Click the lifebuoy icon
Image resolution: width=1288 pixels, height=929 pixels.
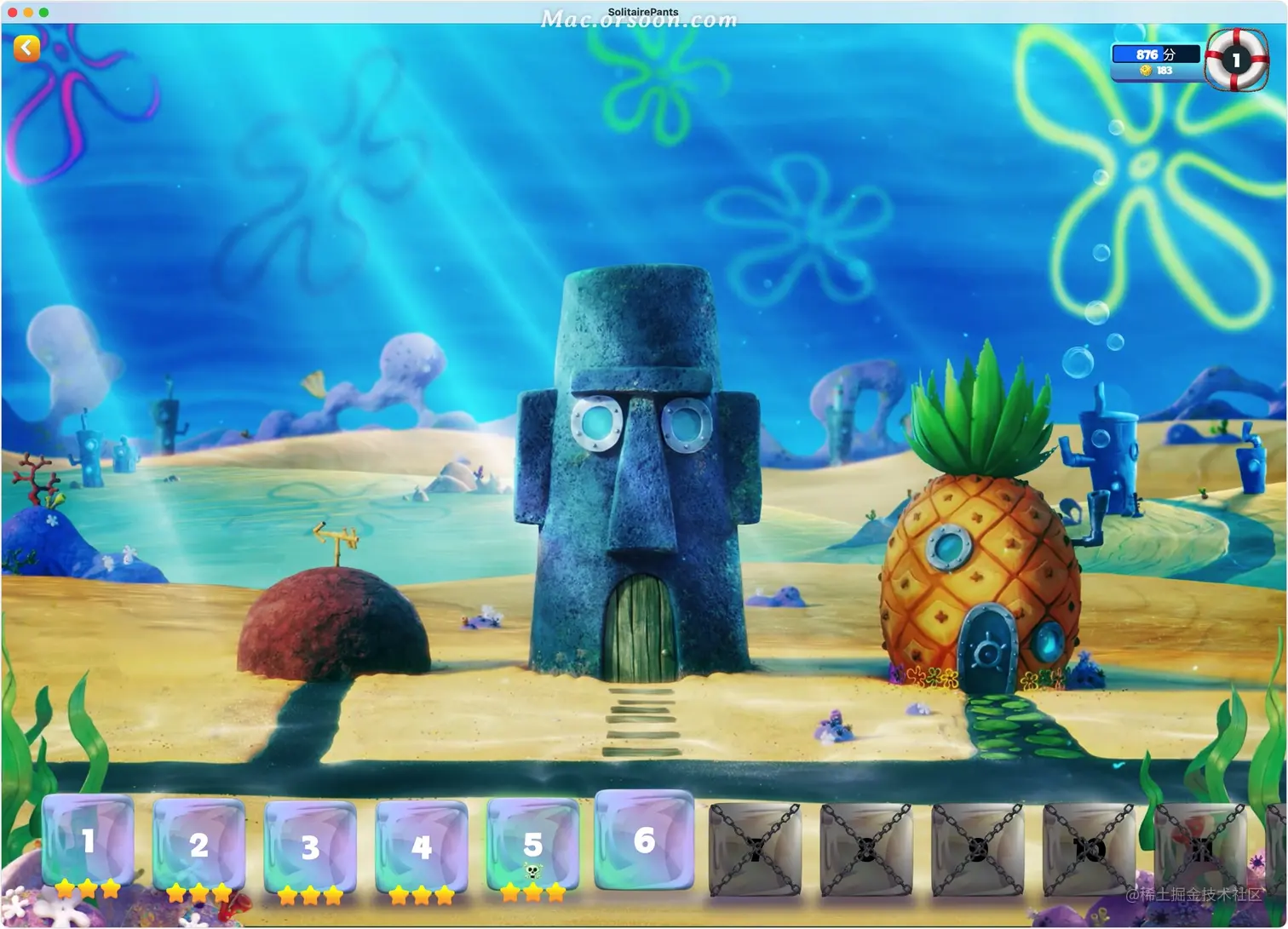tap(1236, 60)
